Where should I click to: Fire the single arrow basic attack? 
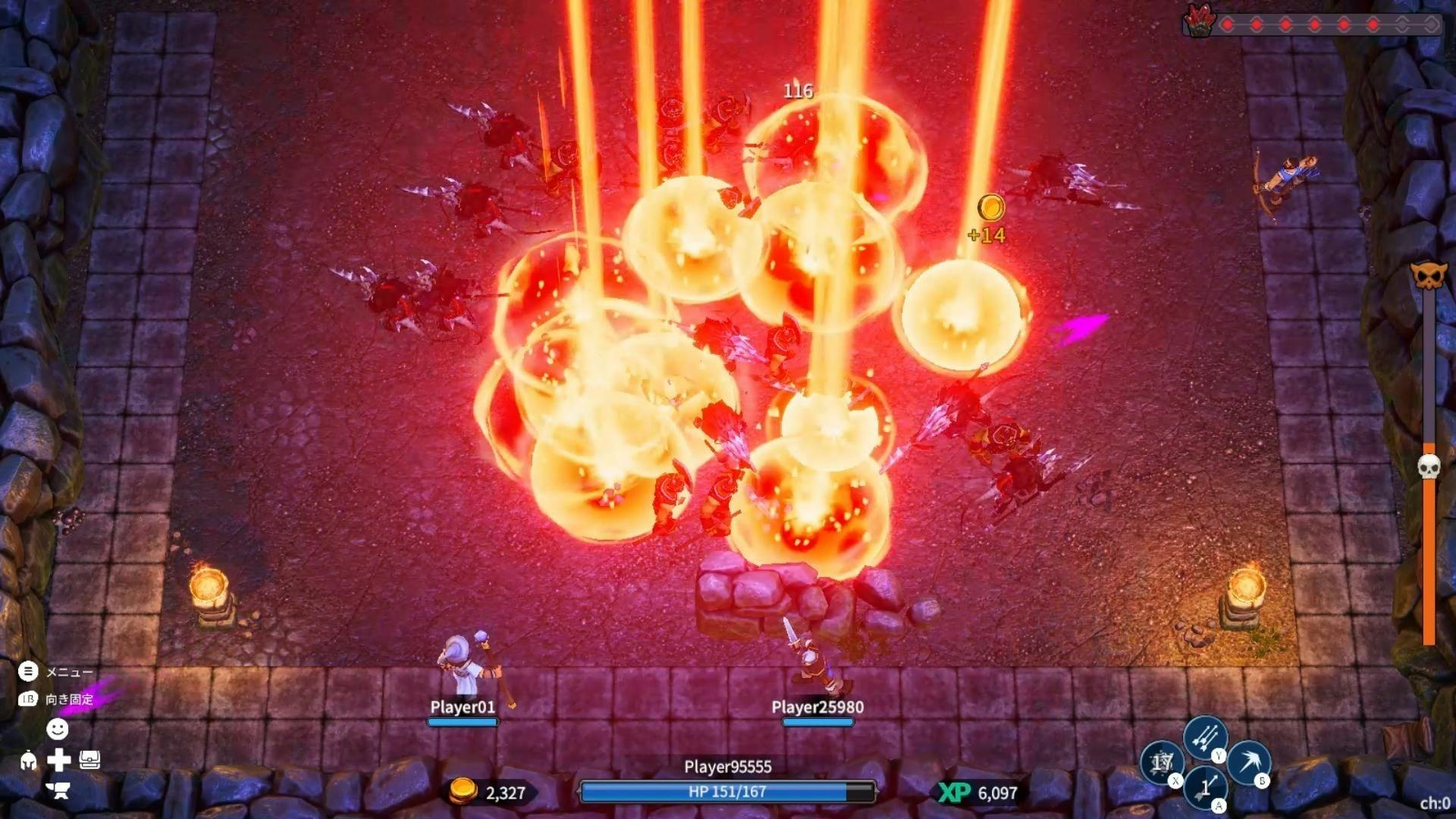1205,787
